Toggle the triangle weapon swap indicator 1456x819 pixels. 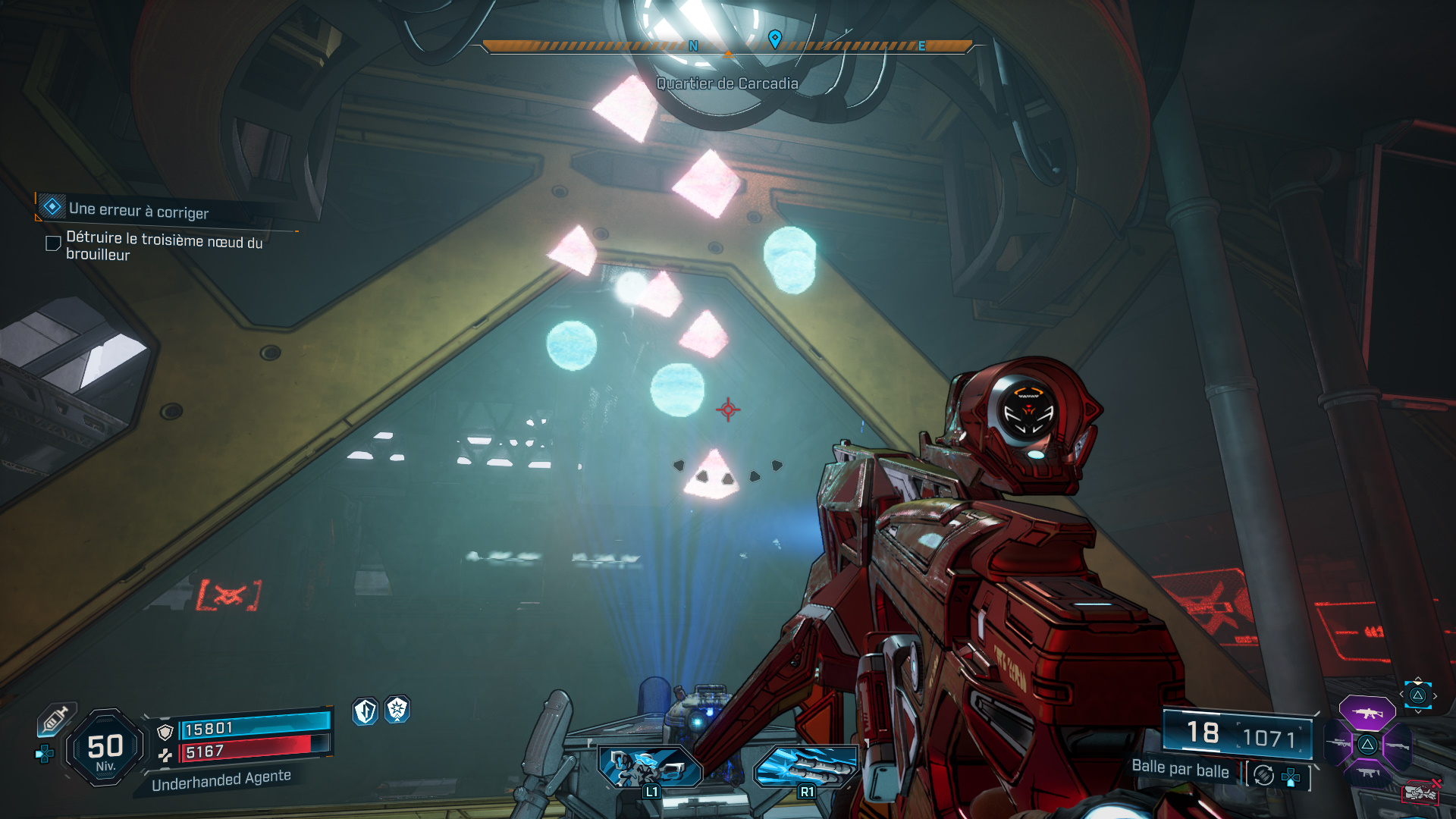pos(1417,696)
